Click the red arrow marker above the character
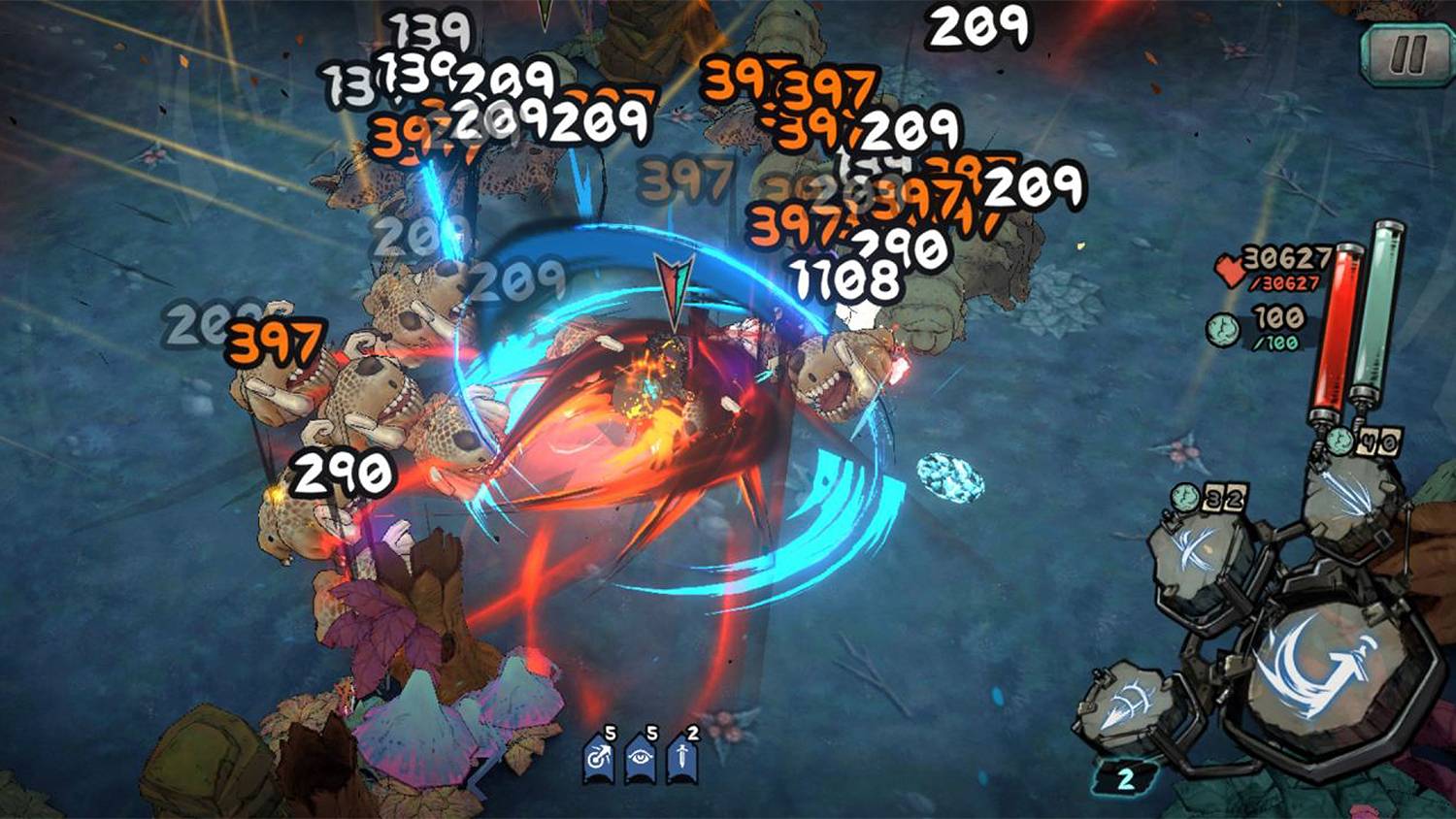 click(x=672, y=284)
